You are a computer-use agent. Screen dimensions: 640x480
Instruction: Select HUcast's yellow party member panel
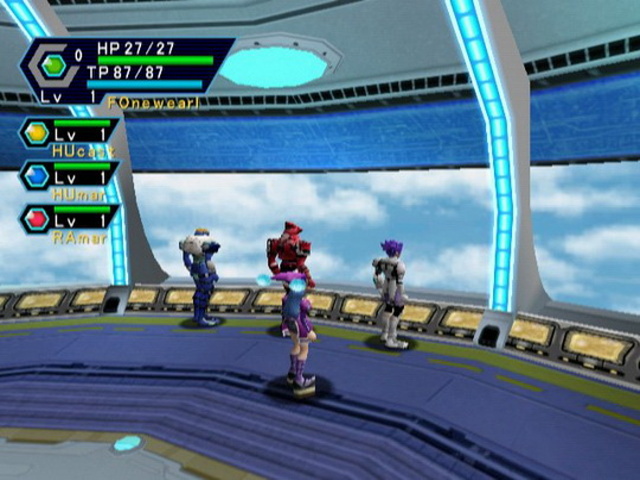coord(68,133)
